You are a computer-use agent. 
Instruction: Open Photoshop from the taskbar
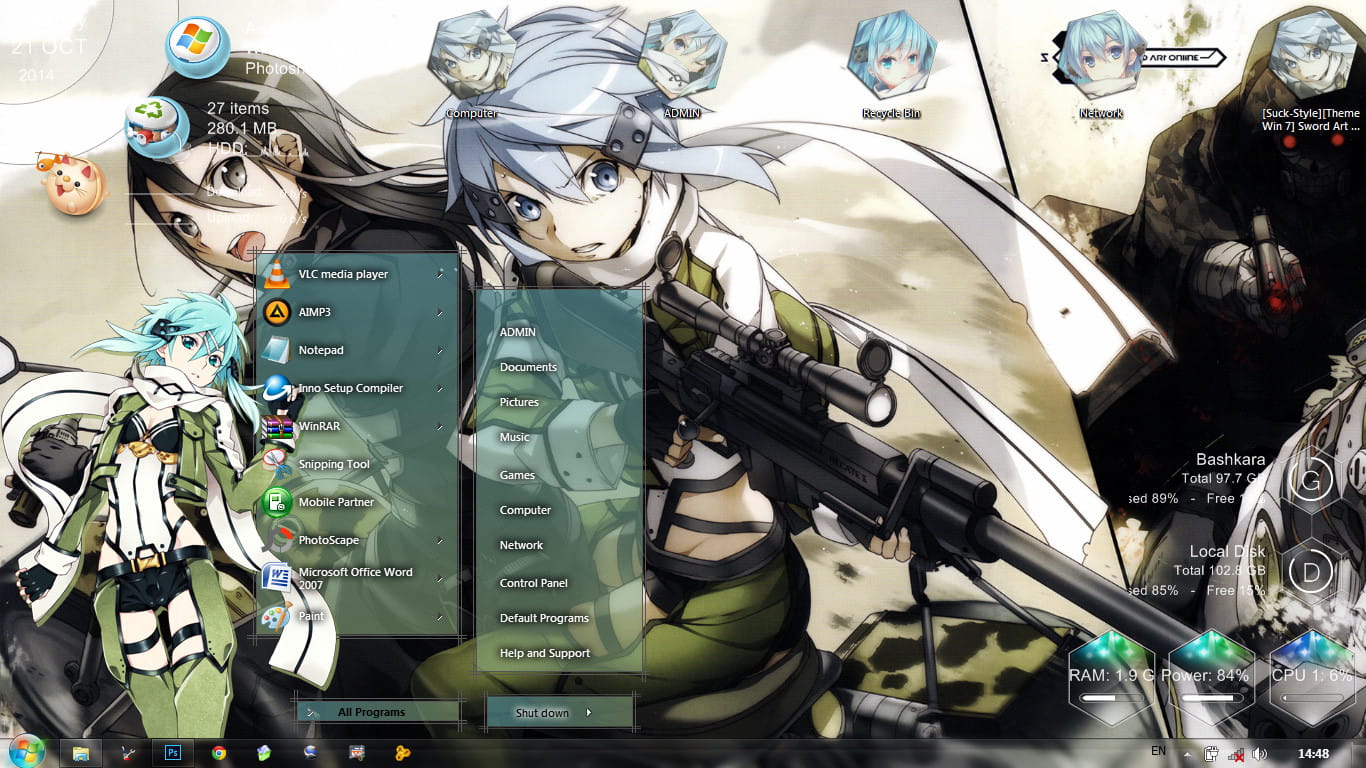pos(172,753)
